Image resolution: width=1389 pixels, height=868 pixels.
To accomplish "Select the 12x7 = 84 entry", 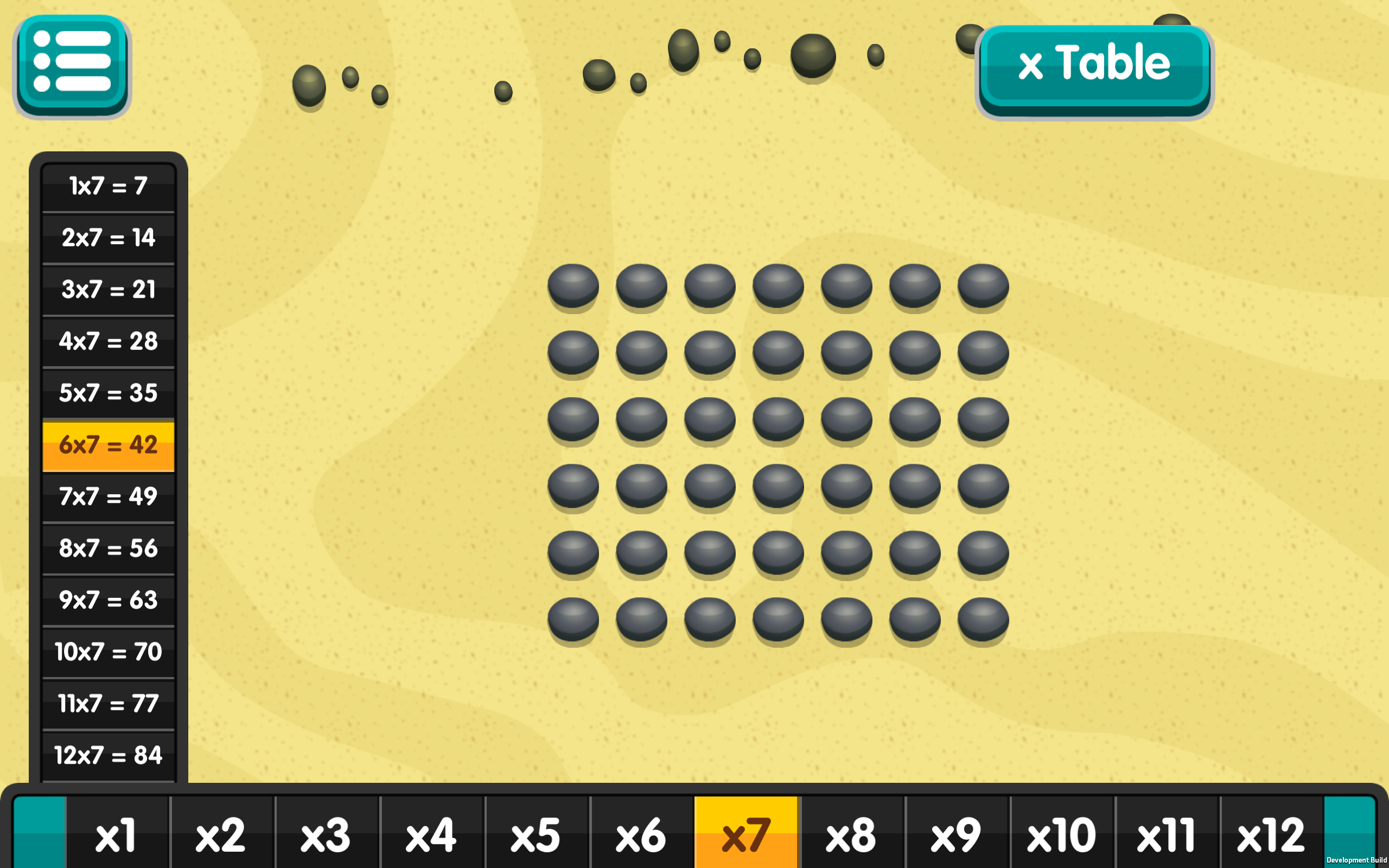I will pyautogui.click(x=108, y=755).
